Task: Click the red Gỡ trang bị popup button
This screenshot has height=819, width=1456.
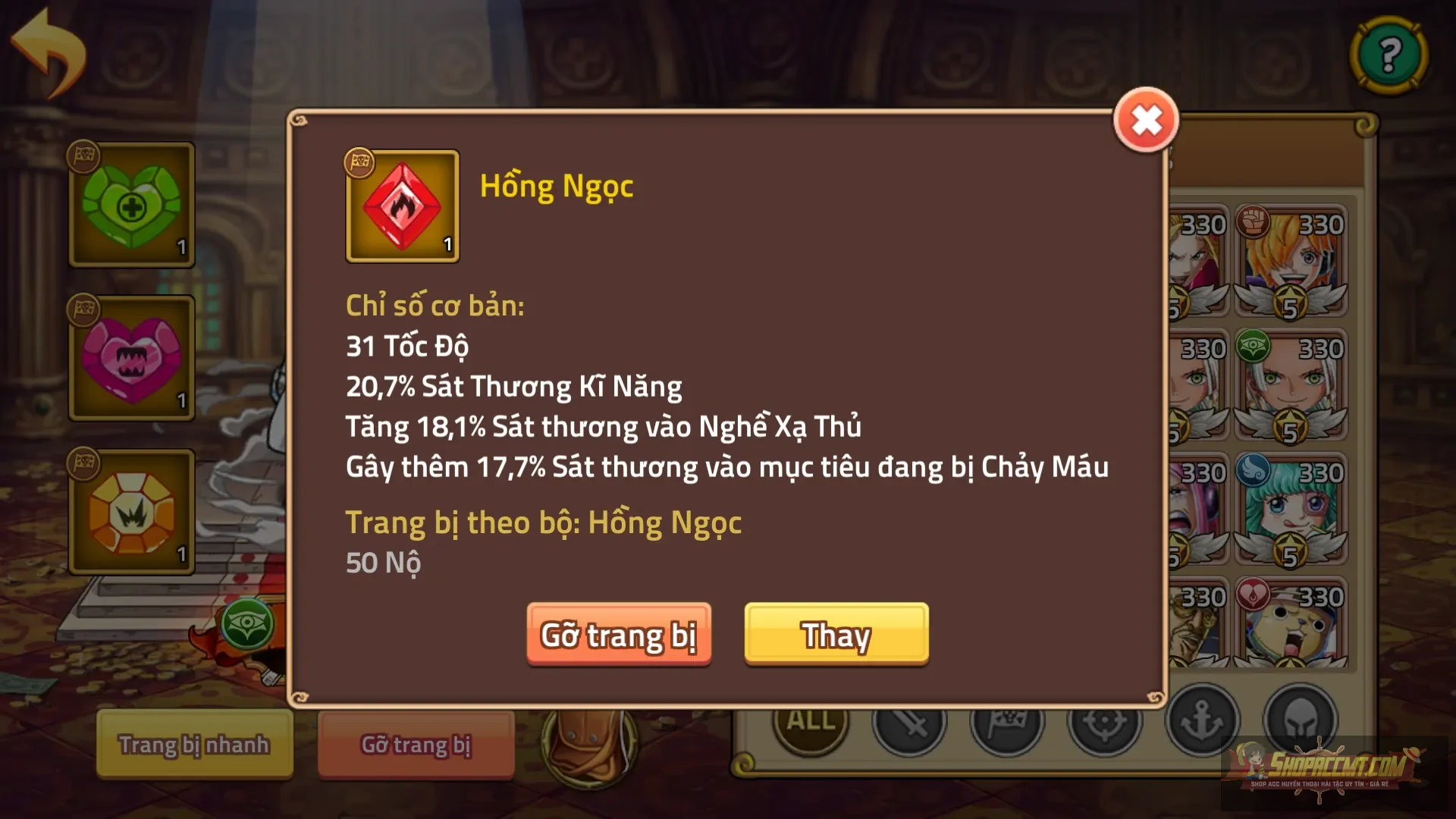Action: coord(619,634)
